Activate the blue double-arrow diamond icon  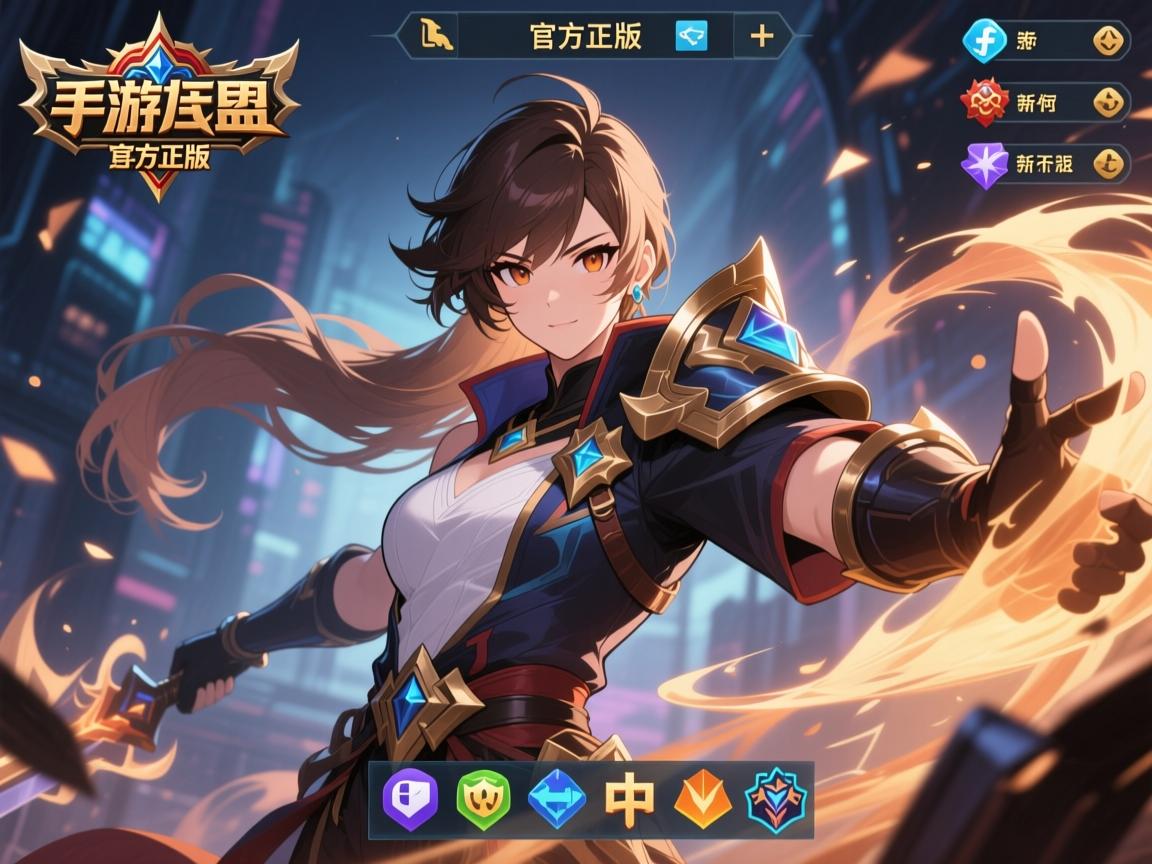[557, 798]
